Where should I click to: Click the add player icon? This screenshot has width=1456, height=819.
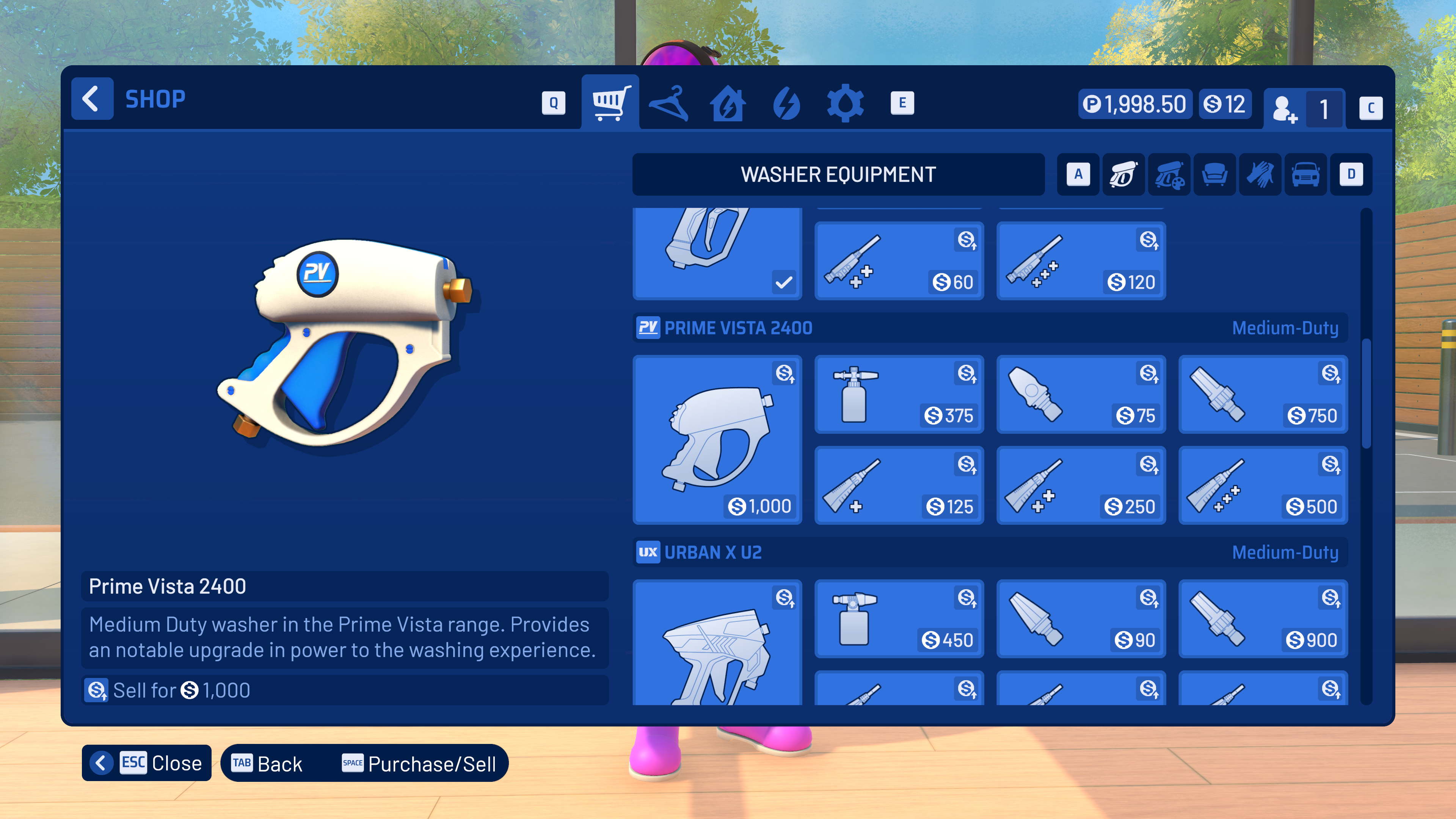click(x=1285, y=108)
